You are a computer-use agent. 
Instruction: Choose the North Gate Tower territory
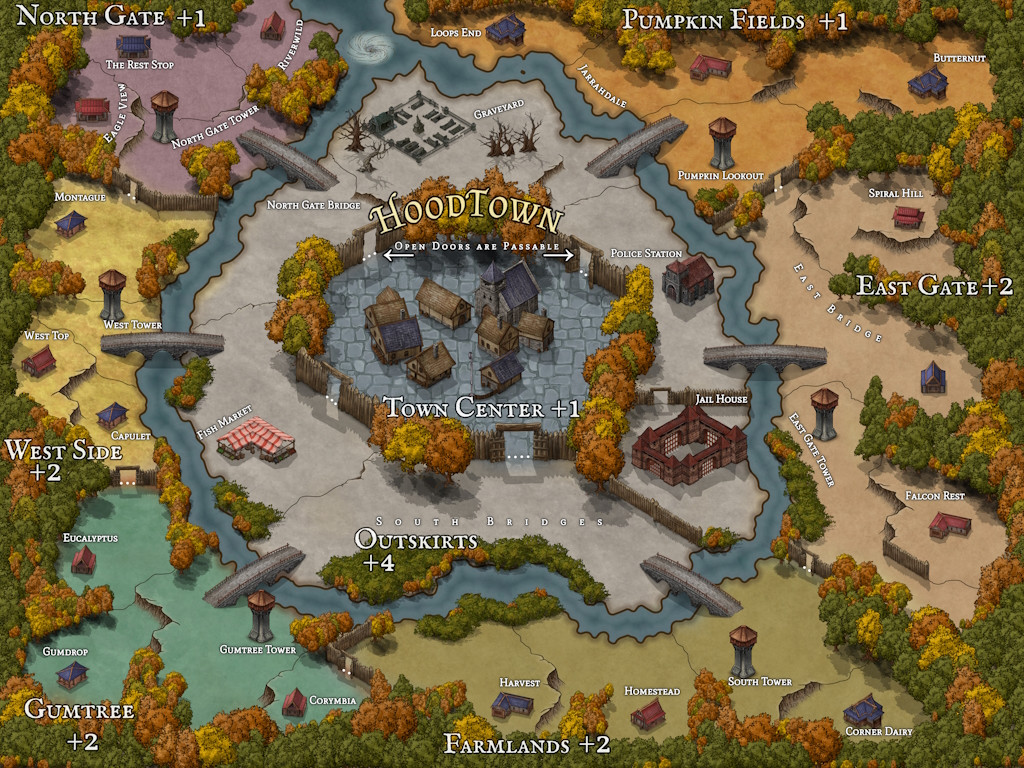coord(165,115)
